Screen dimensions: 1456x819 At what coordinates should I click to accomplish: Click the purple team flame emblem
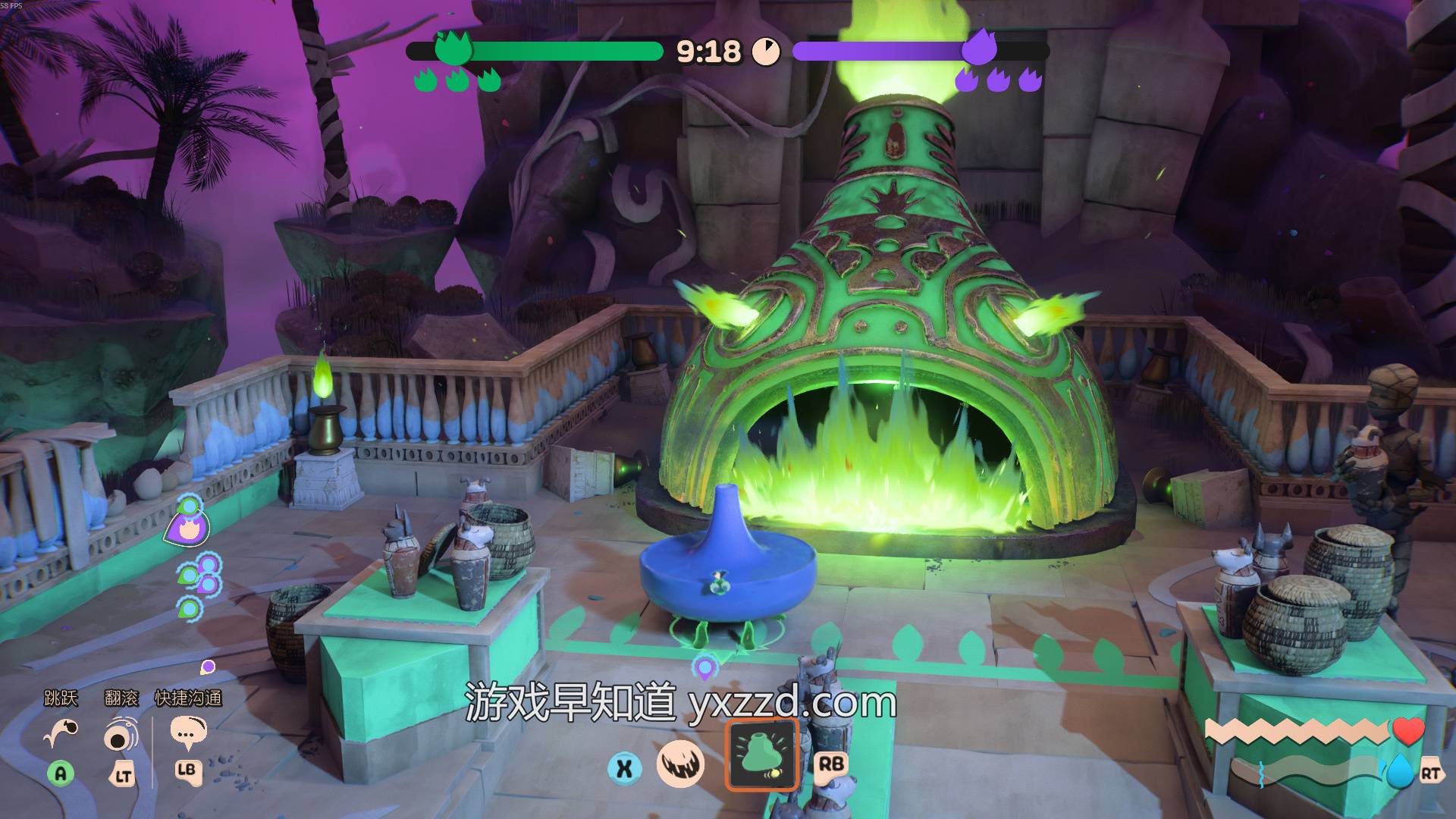(978, 49)
